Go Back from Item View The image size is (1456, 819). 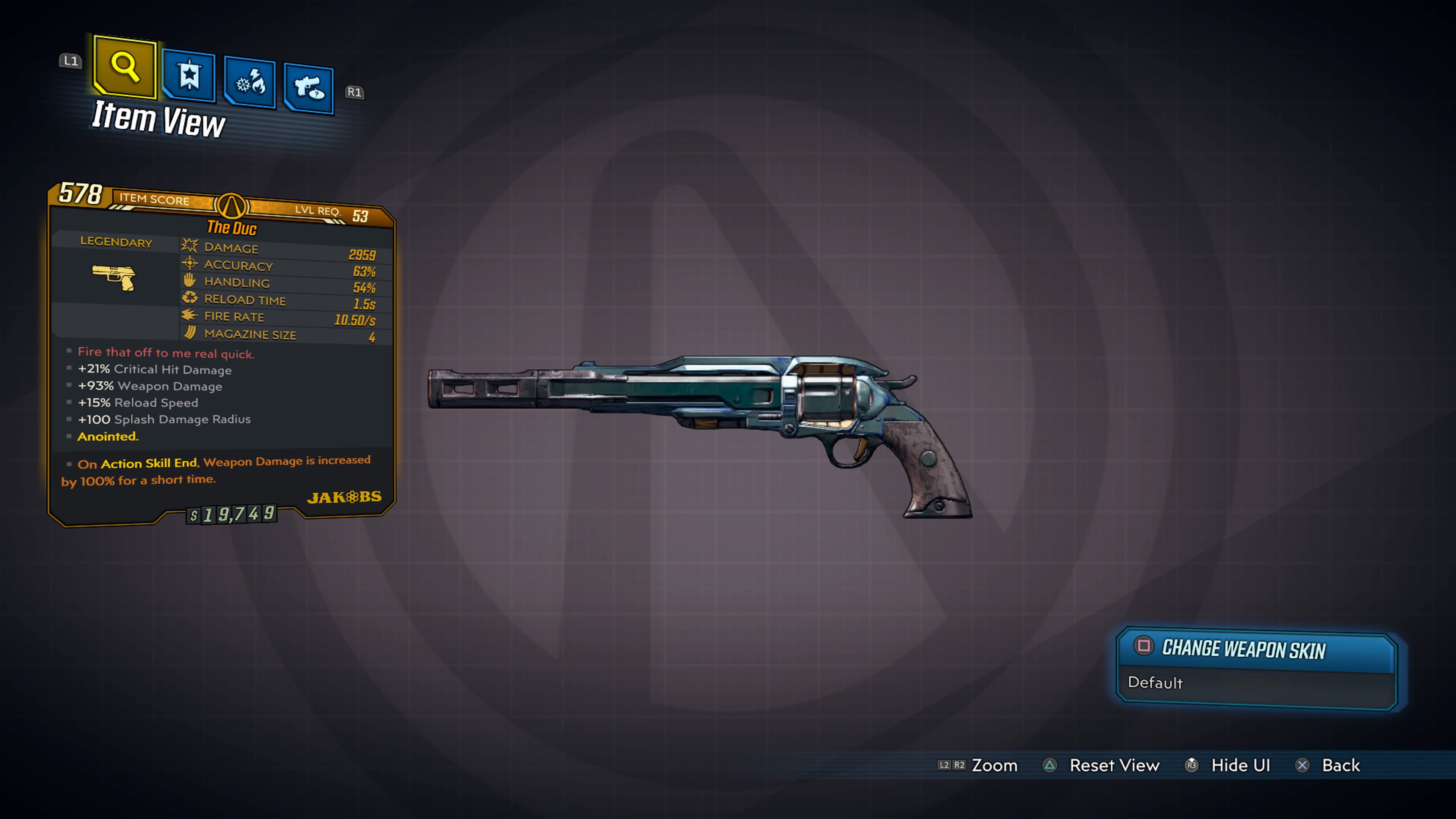(1340, 765)
